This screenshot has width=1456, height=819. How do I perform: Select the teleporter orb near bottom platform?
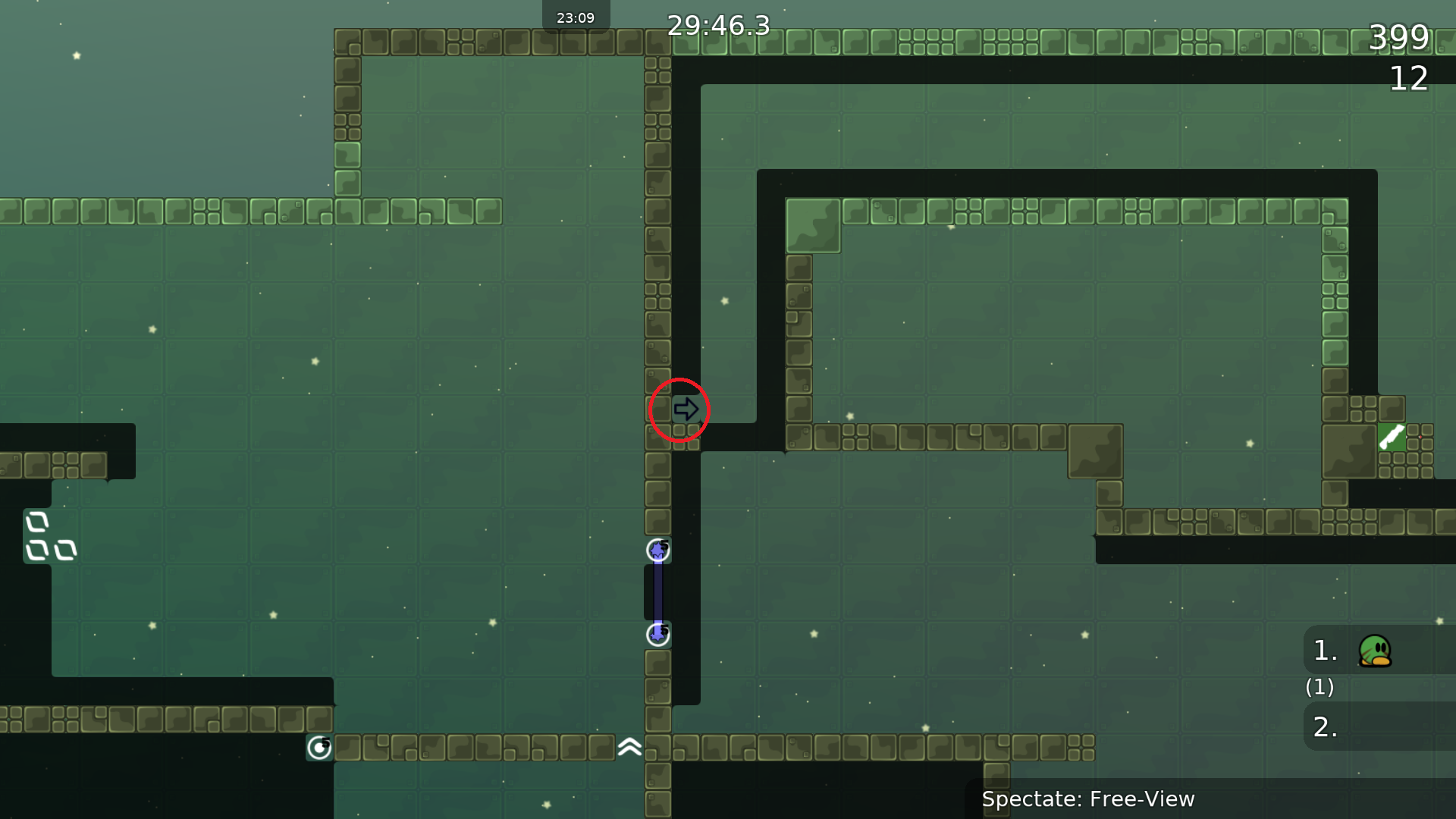pos(318,748)
